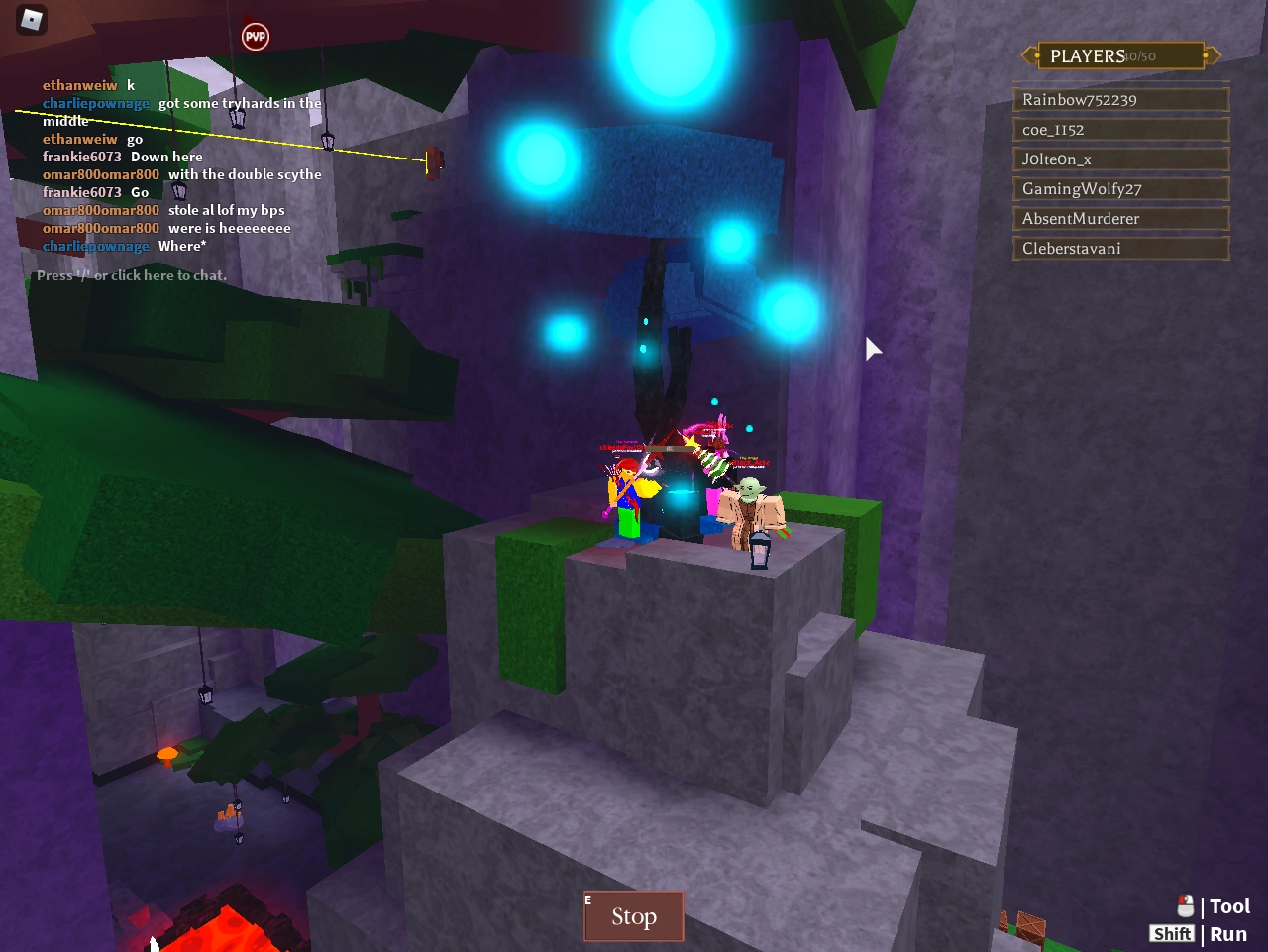Open the Roblox menu icon
The height and width of the screenshot is (952, 1268).
coord(30,20)
